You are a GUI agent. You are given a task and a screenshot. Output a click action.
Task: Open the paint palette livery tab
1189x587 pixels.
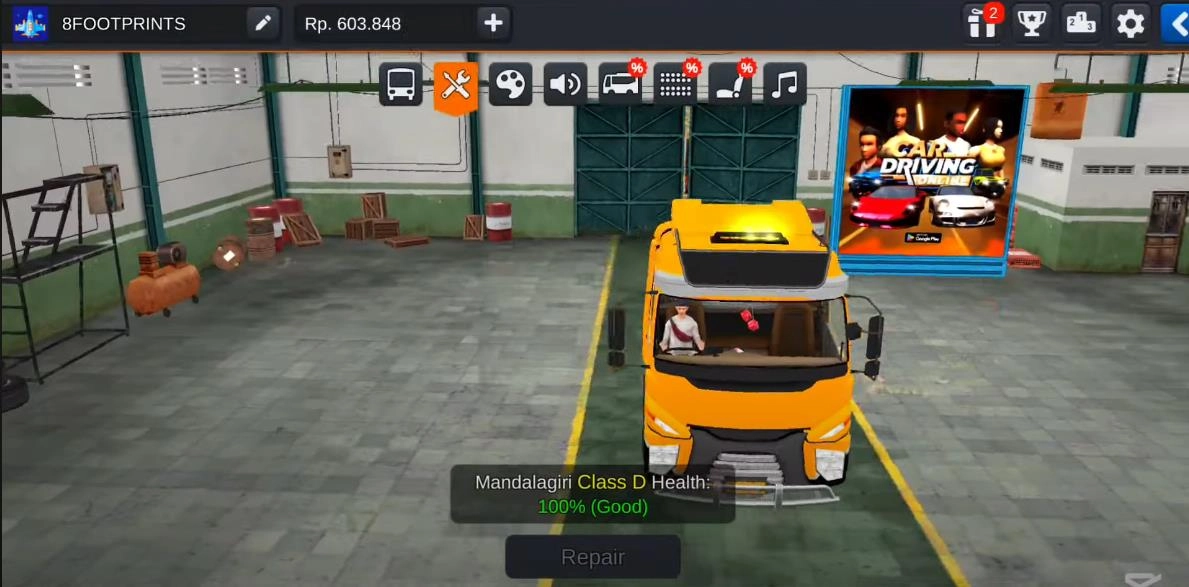pos(510,84)
